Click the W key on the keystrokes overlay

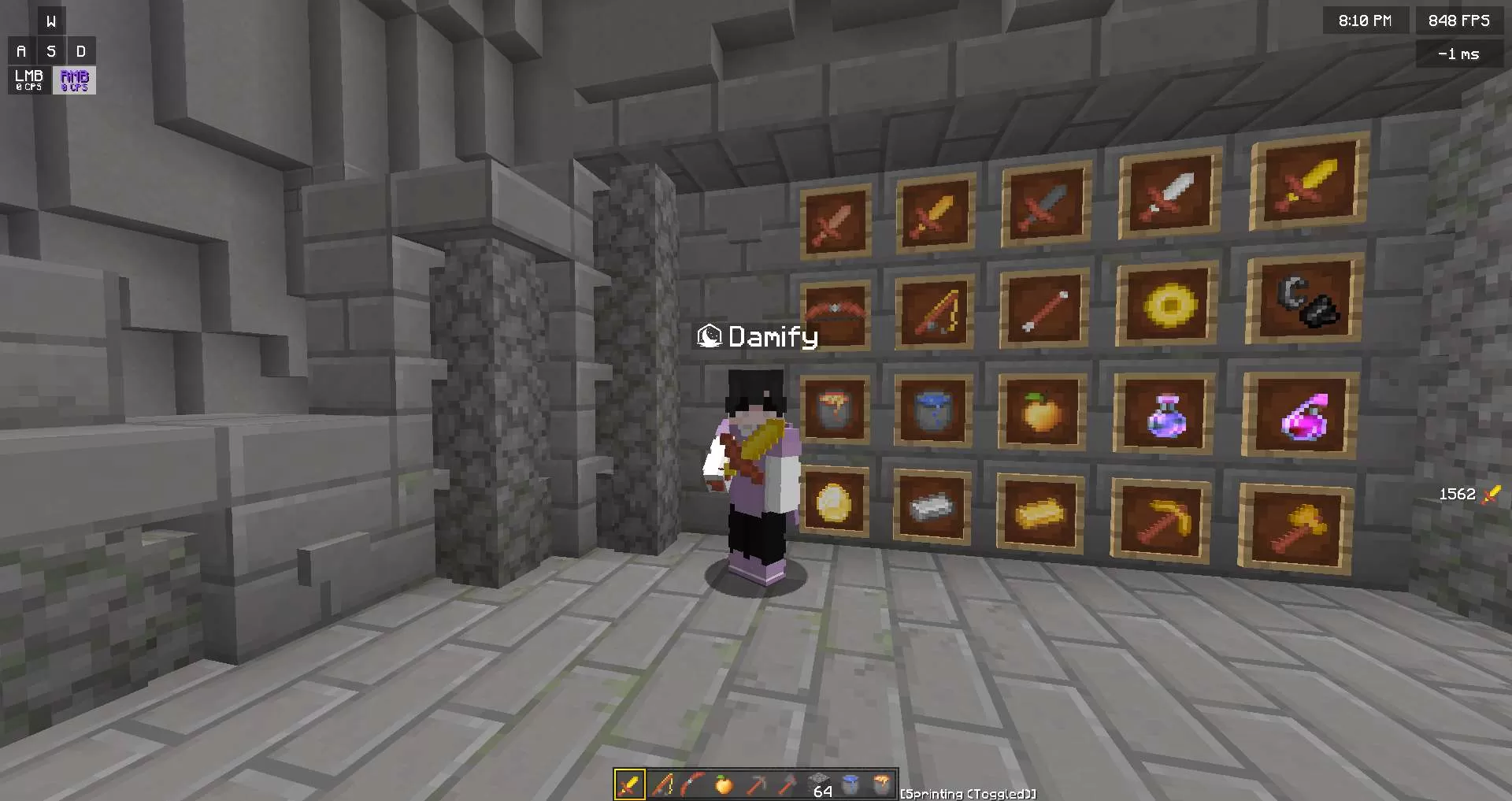(50, 20)
